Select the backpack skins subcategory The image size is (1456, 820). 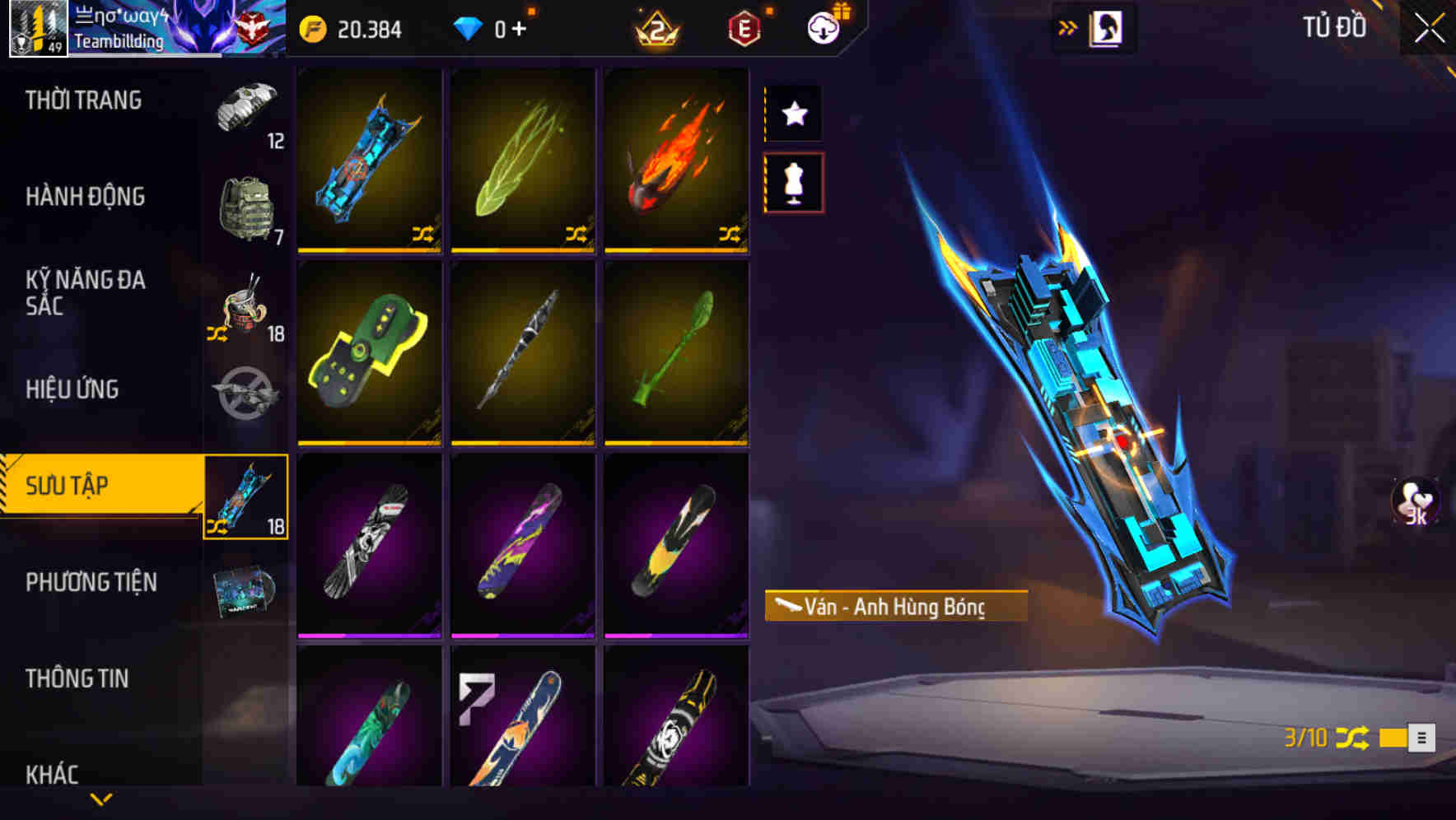[245, 207]
